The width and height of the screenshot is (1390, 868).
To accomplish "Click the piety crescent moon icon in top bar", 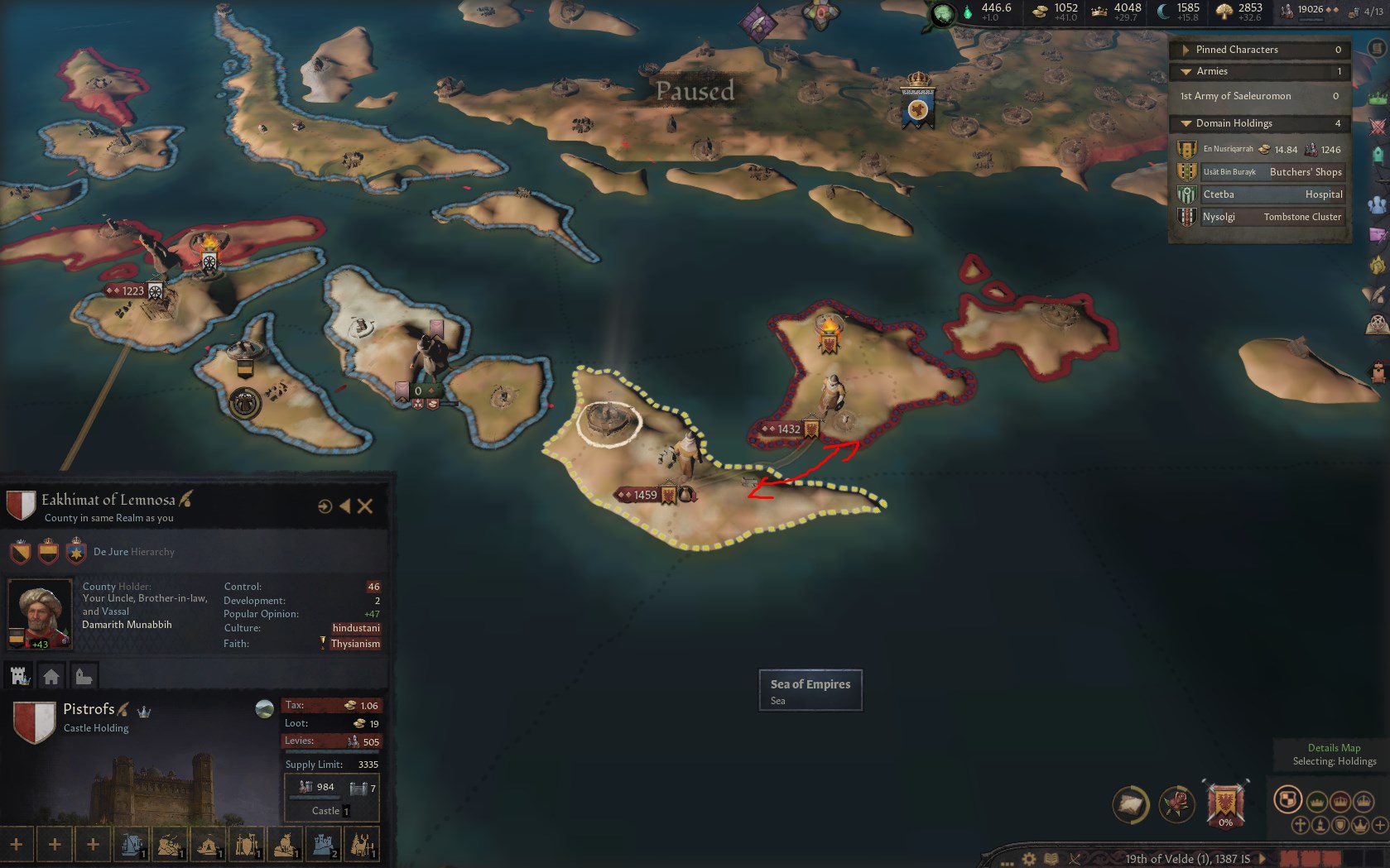I will click(x=1163, y=11).
